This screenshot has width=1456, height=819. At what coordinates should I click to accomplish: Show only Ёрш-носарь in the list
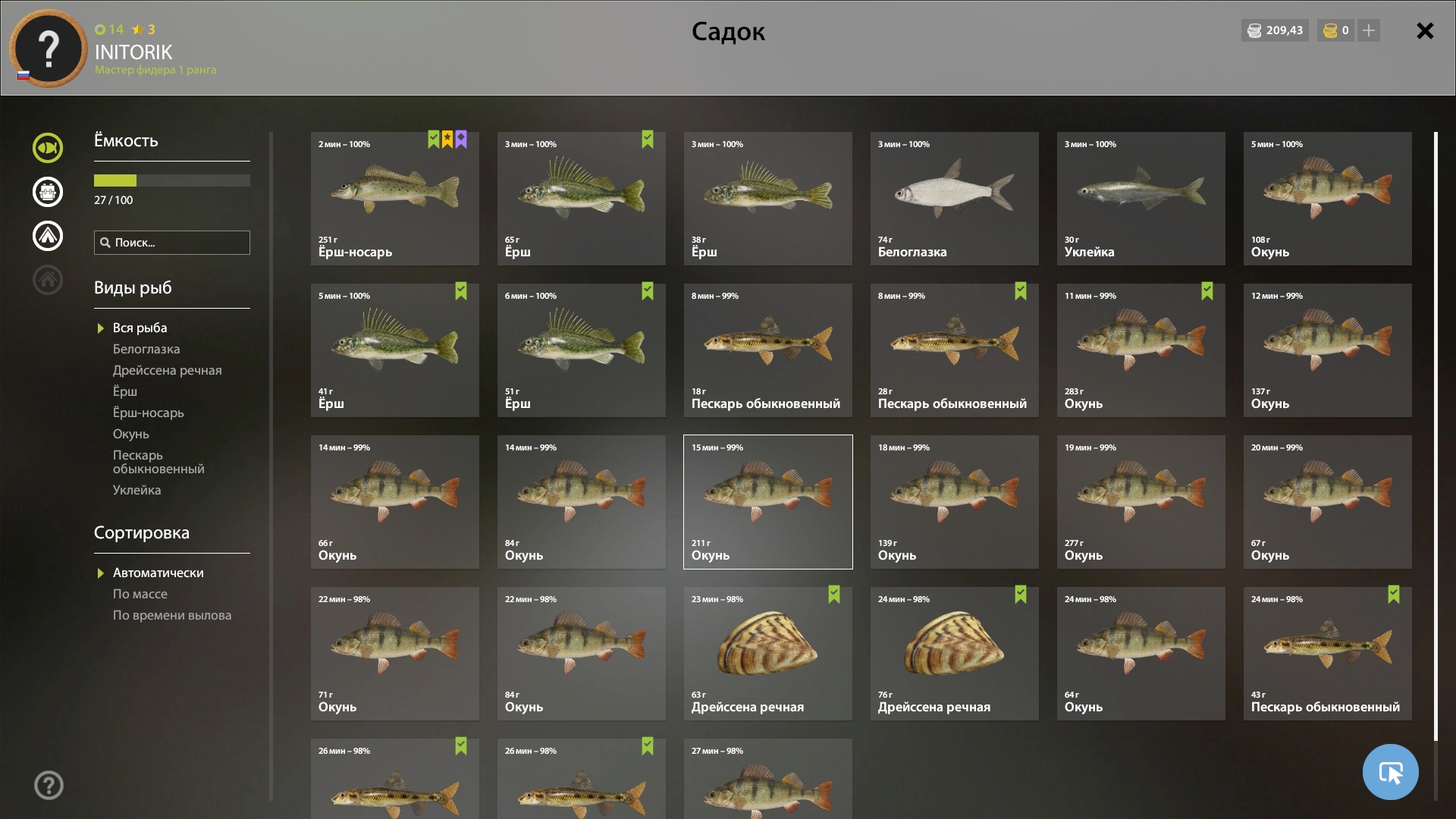tap(148, 413)
